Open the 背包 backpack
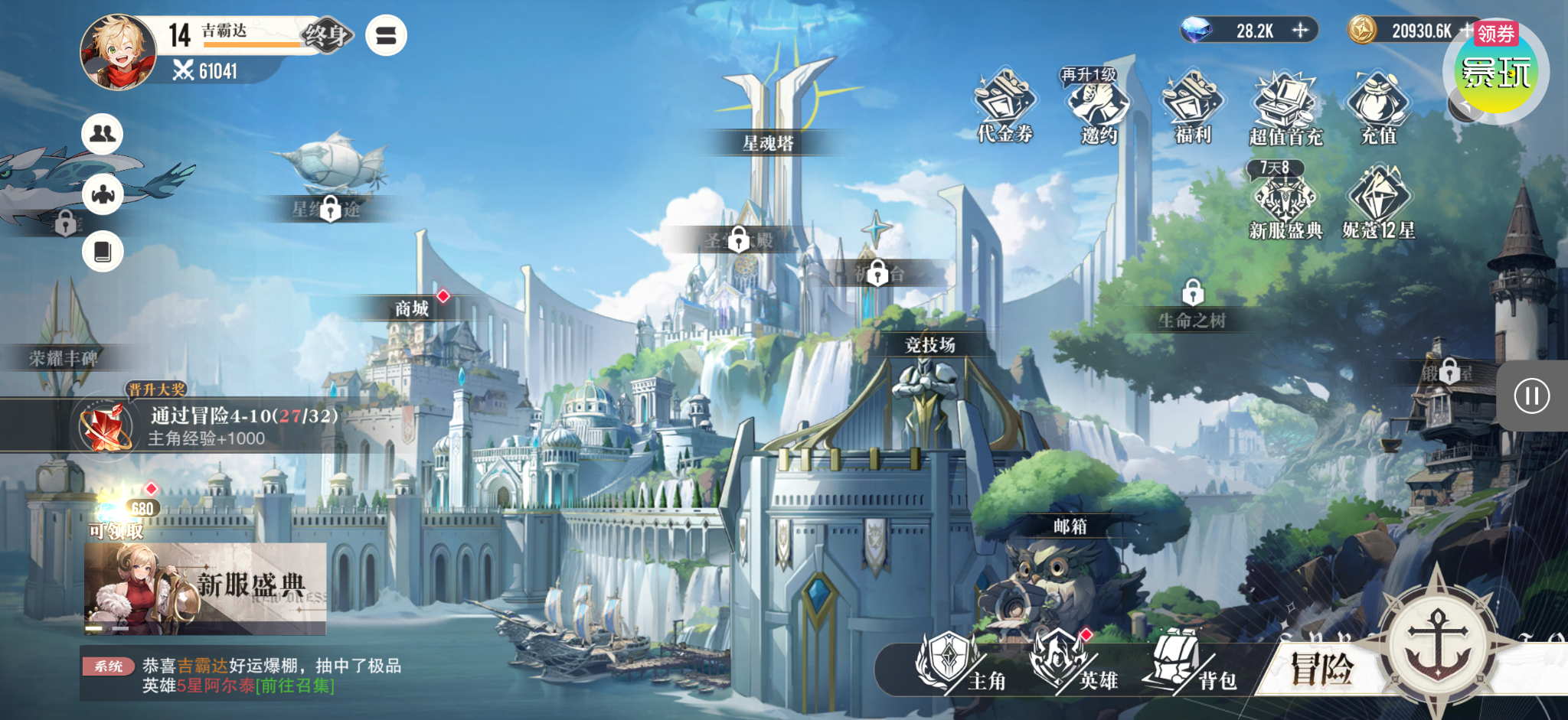This screenshot has width=1568, height=720. 1191,663
